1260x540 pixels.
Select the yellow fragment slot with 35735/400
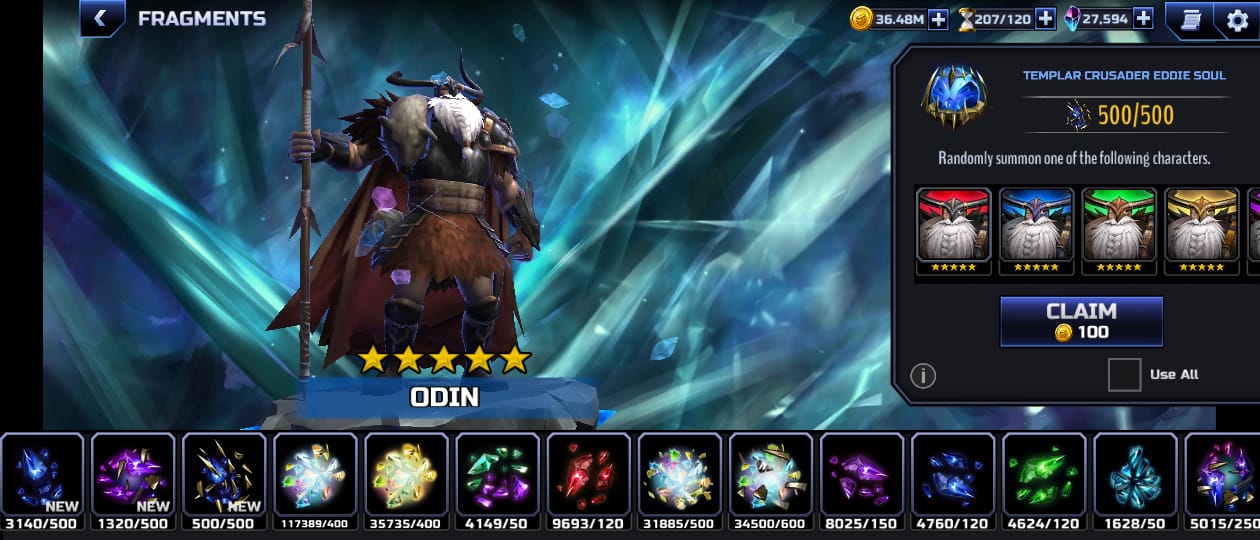(406, 474)
